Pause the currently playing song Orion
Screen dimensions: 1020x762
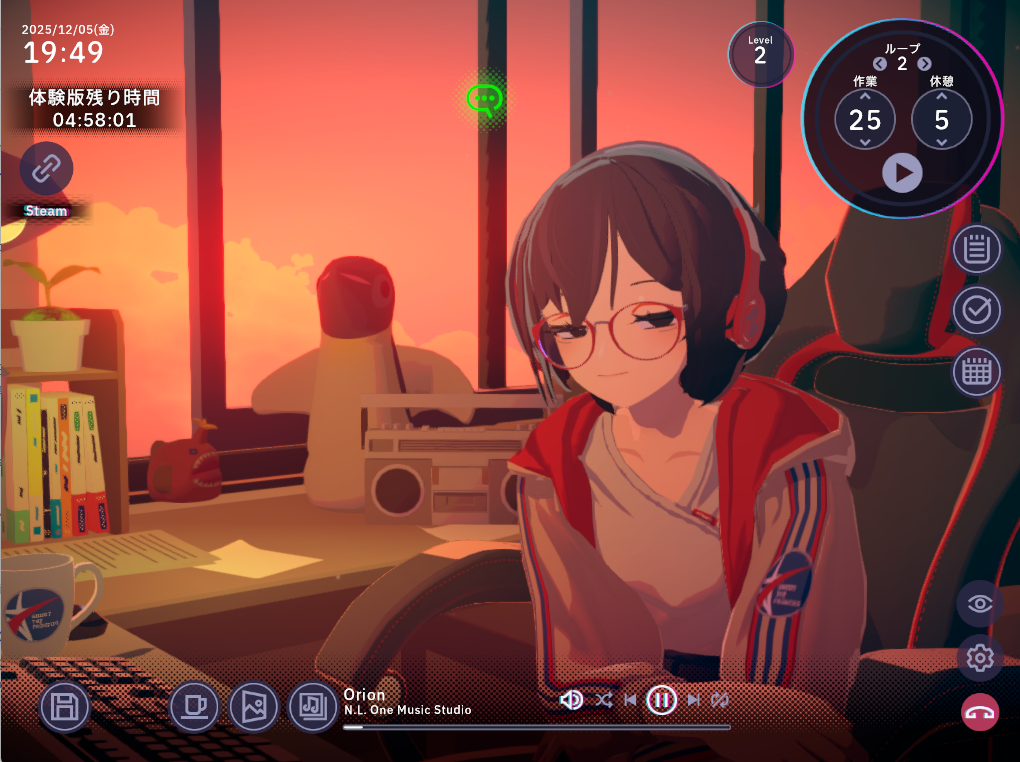coord(661,700)
